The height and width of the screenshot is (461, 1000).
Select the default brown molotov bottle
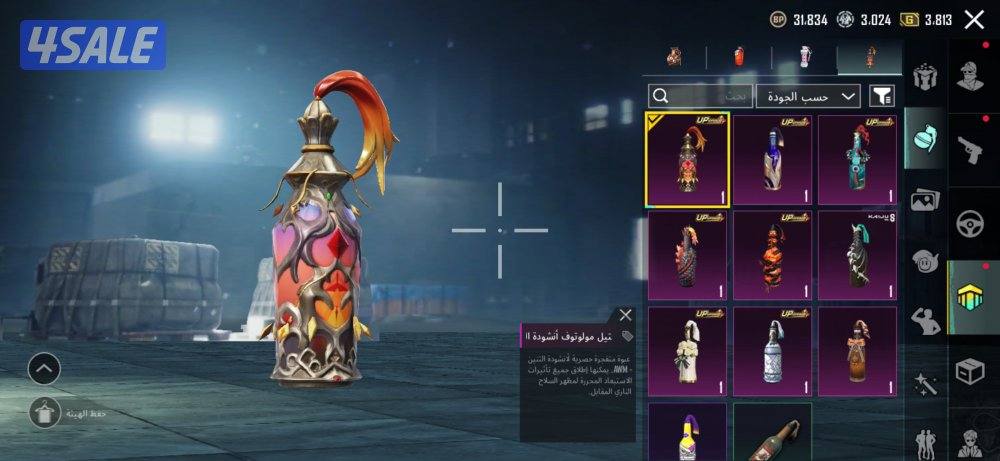point(772,431)
